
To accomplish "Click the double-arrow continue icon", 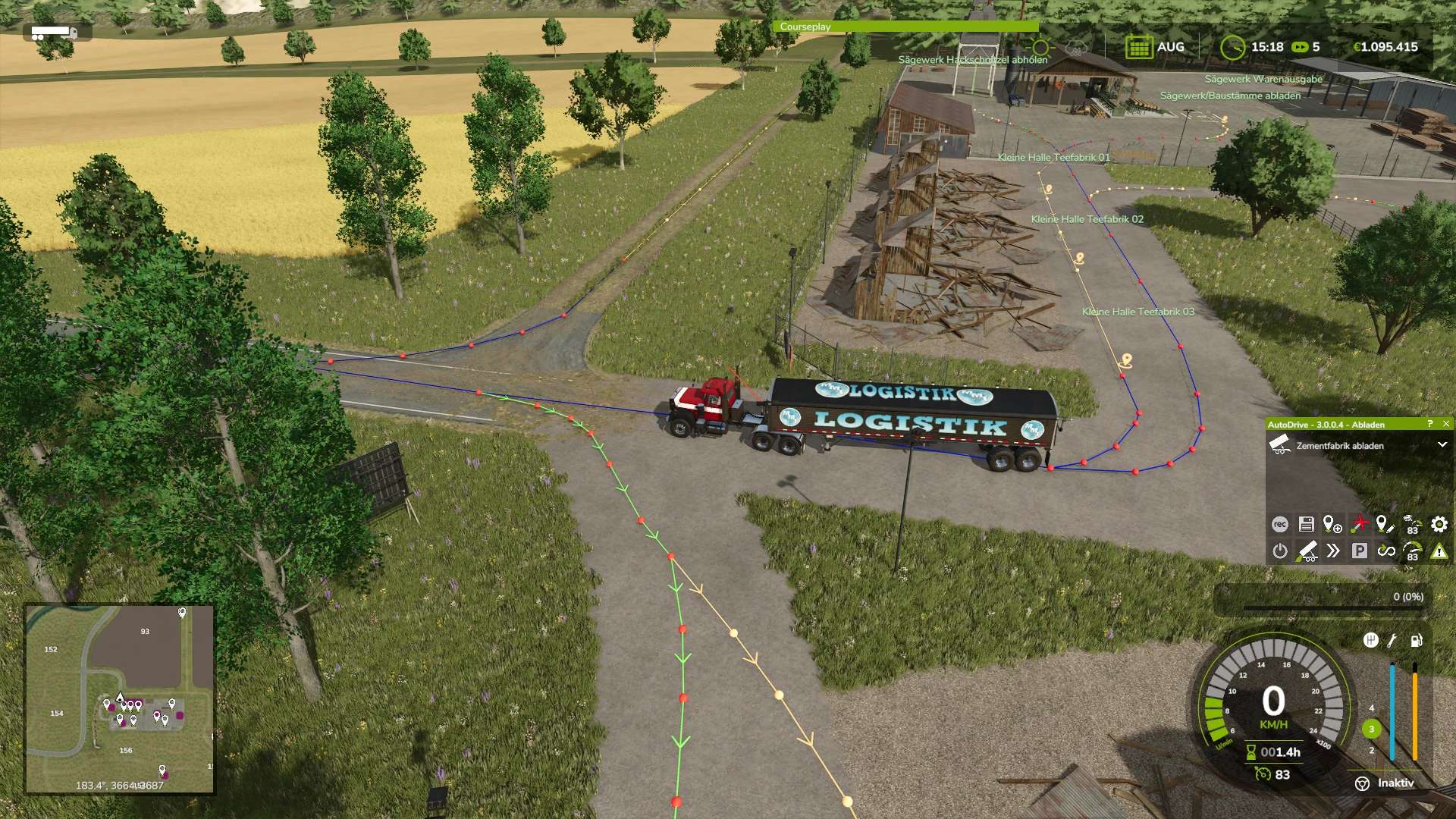I will 1332,551.
